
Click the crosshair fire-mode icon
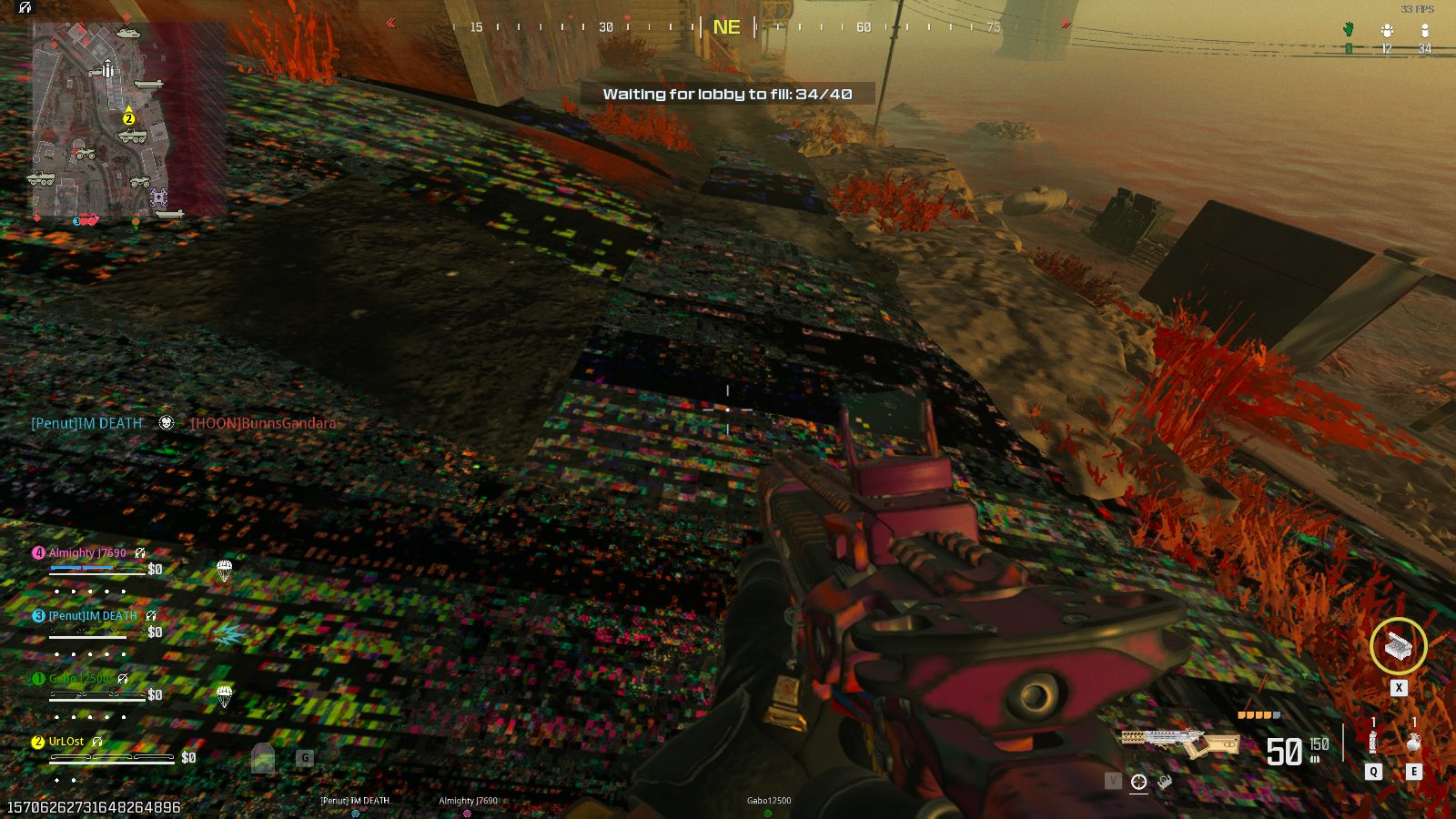click(1138, 782)
